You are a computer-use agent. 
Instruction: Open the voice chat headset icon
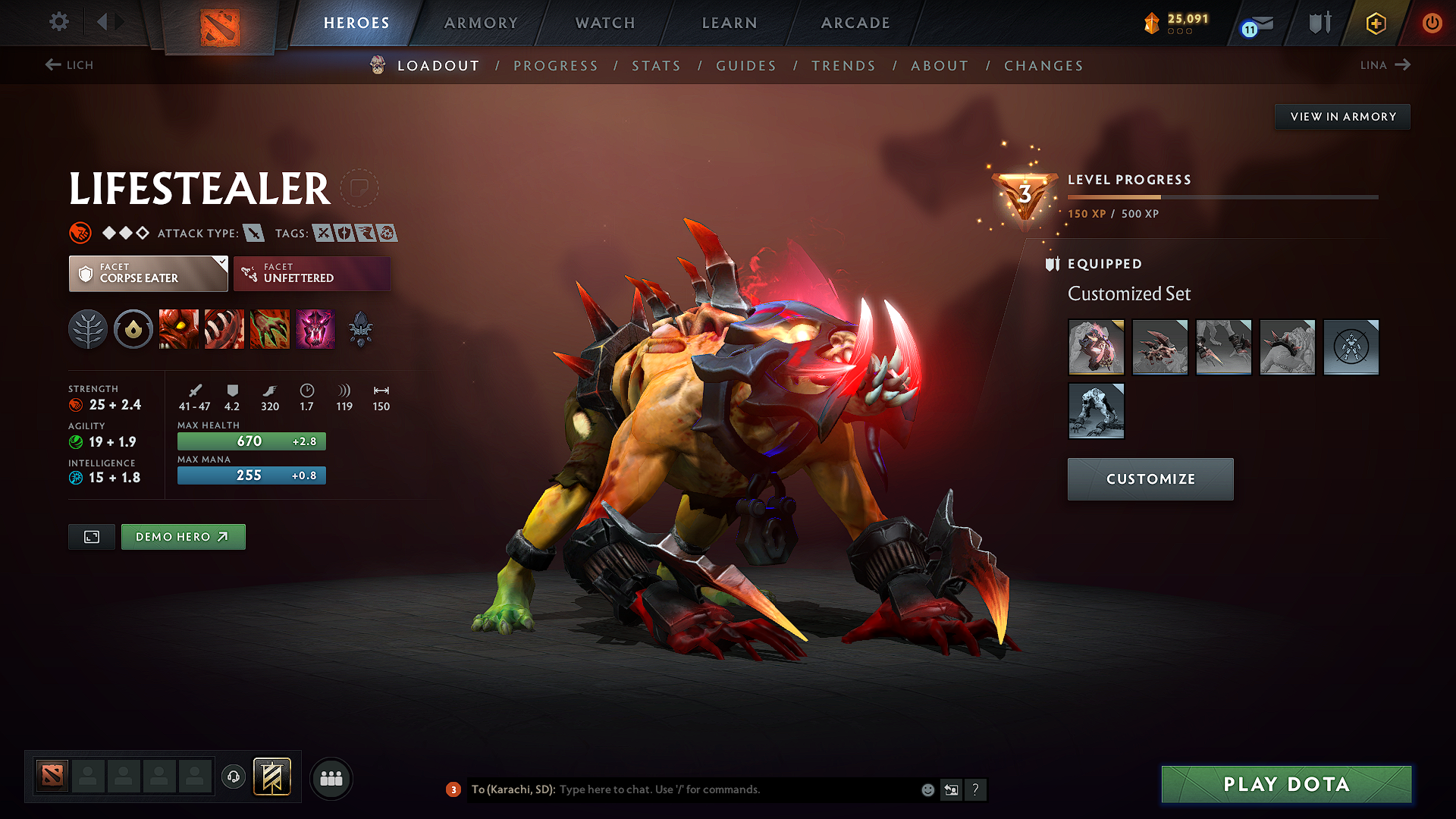tap(234, 777)
